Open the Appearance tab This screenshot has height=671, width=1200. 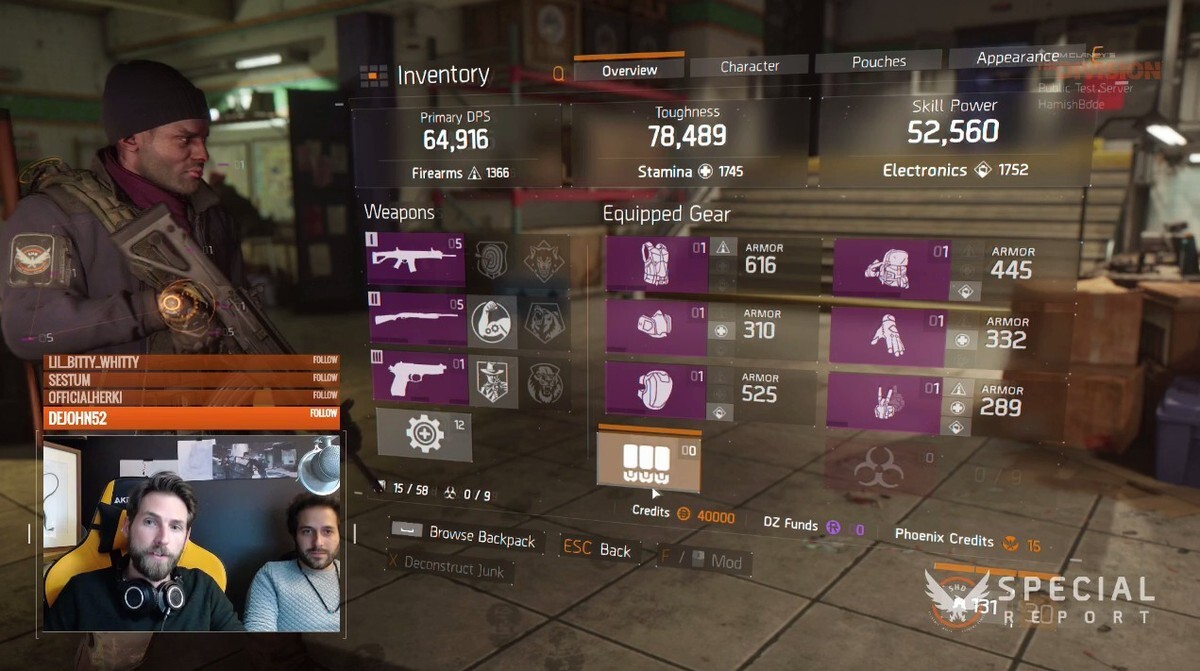coord(1017,58)
